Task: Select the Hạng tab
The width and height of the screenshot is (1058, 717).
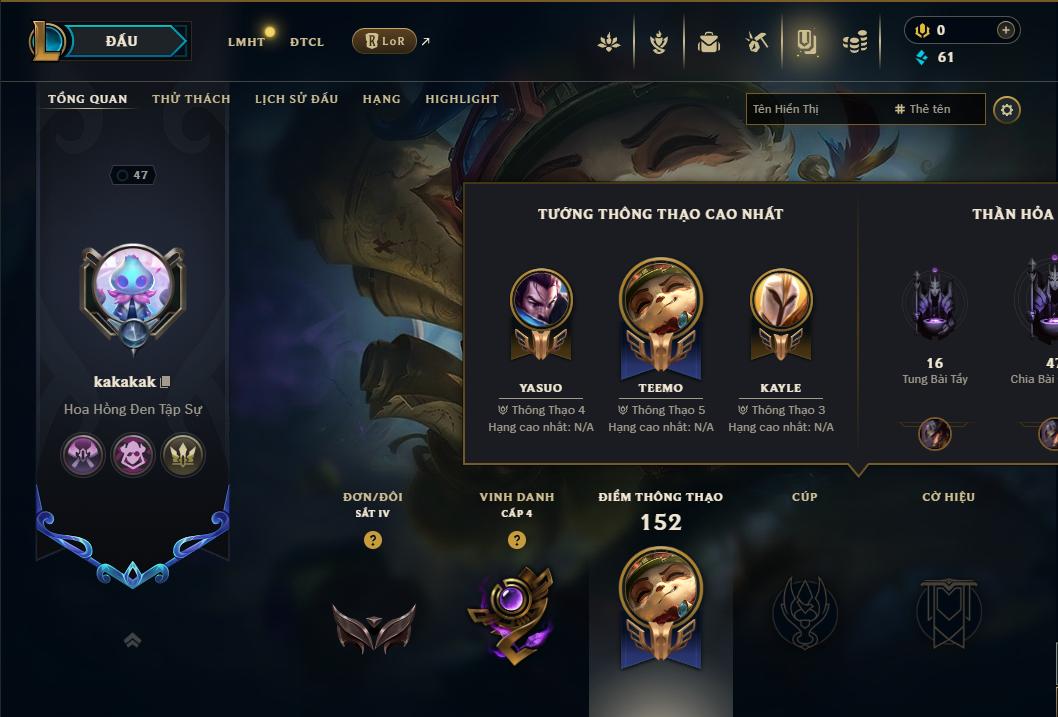Action: pyautogui.click(x=381, y=99)
